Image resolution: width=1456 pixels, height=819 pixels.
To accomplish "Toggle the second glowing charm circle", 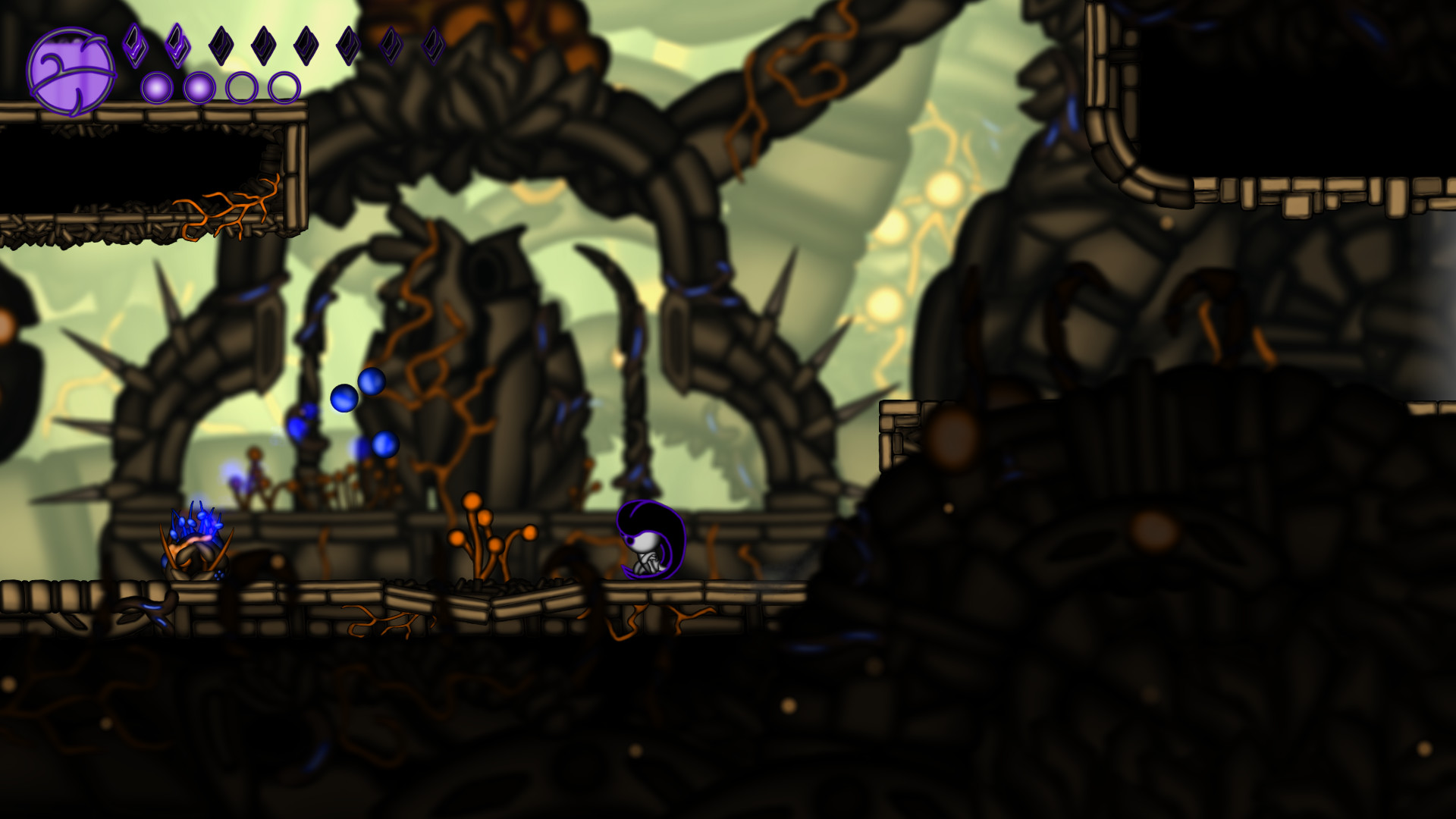I will pos(199,86).
